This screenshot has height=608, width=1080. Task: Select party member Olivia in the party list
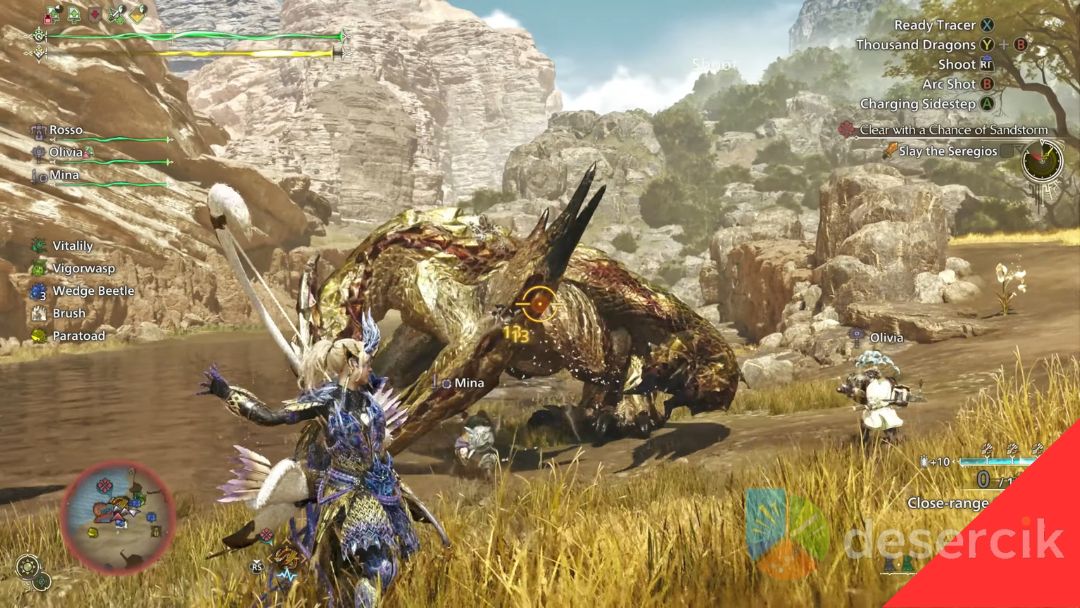[x=66, y=153]
